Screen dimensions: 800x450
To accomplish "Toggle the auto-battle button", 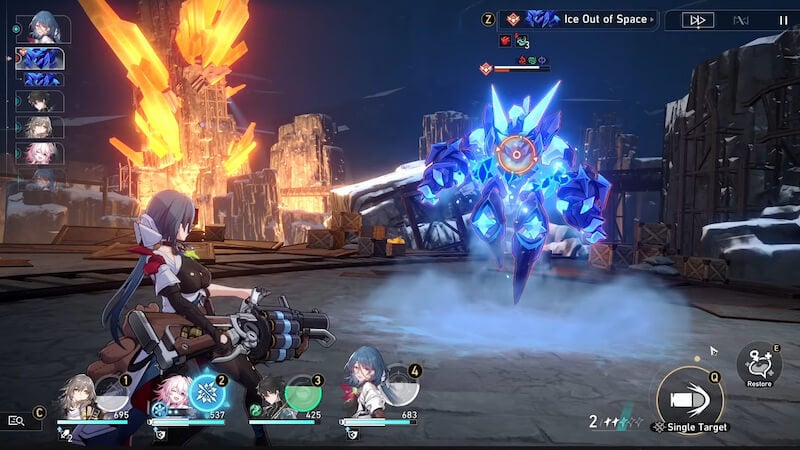I will point(741,19).
